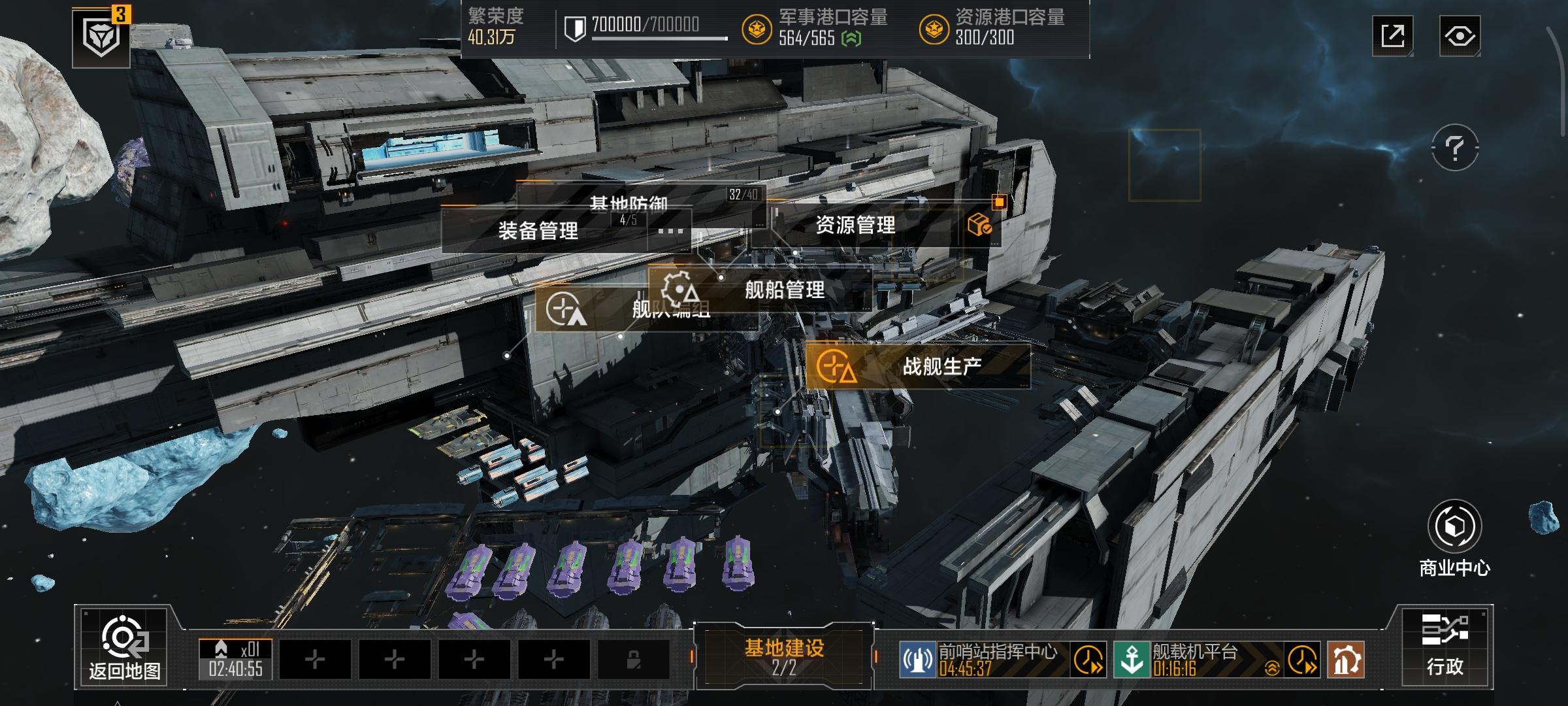
Task: Click the orange gear building icon
Action: click(1345, 660)
